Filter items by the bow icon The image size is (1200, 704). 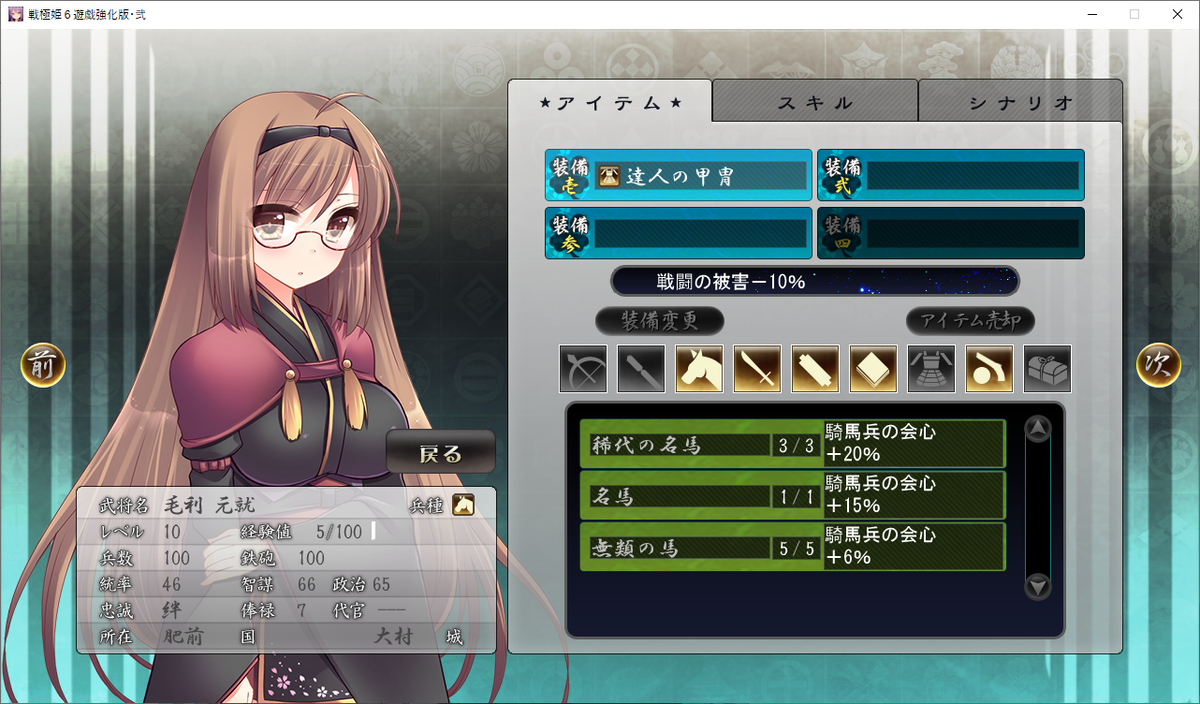coord(583,369)
